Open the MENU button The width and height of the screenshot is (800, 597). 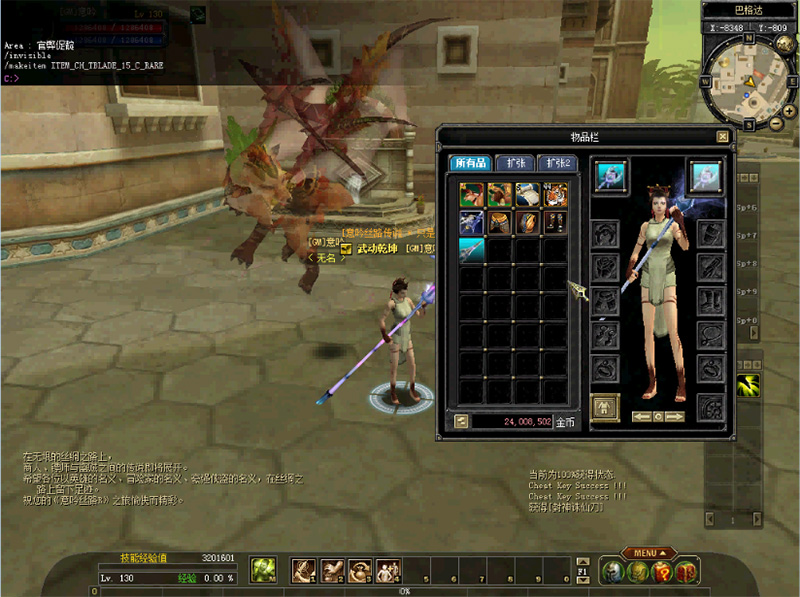click(649, 553)
